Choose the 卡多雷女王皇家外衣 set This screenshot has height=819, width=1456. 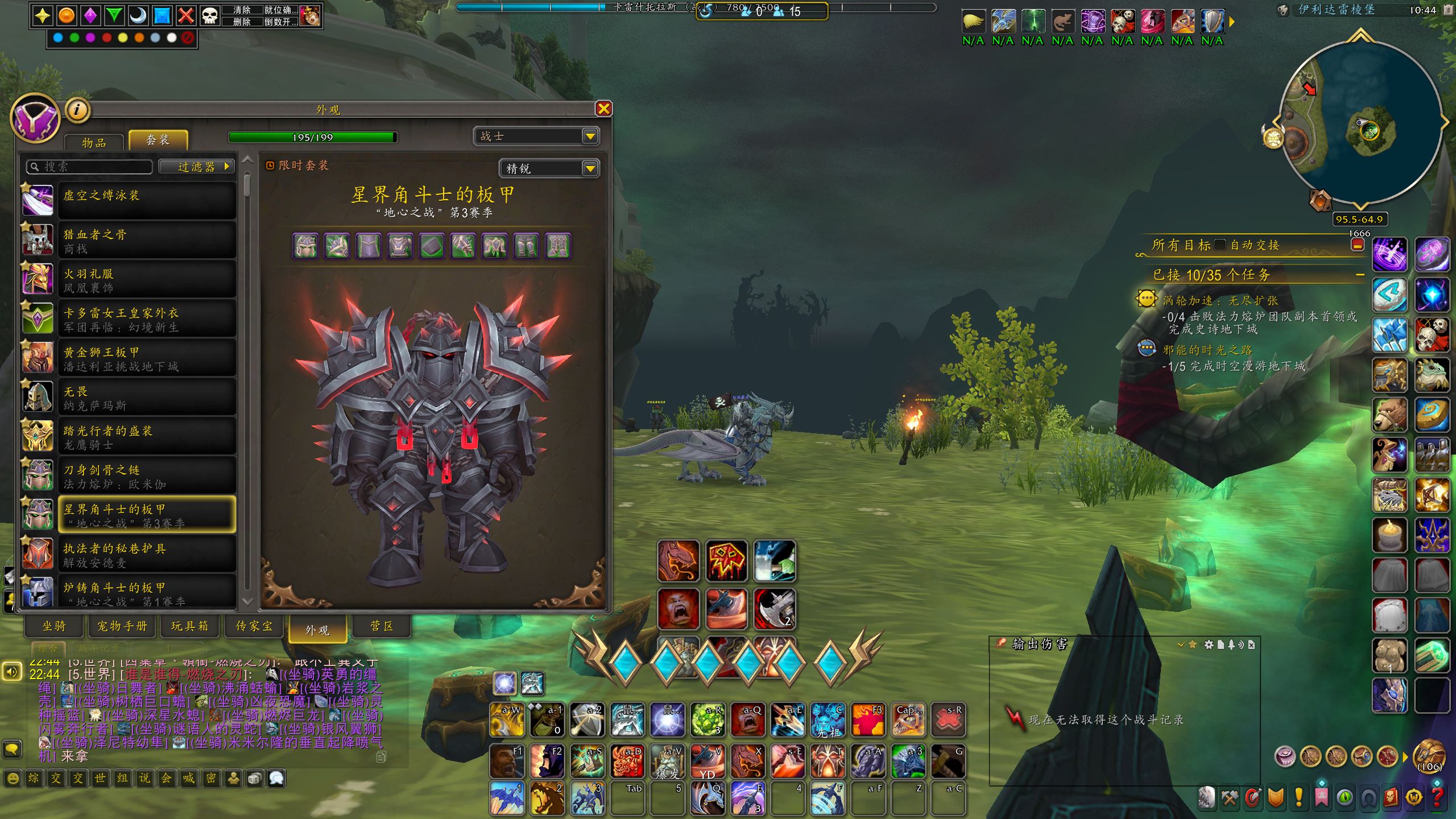147,319
